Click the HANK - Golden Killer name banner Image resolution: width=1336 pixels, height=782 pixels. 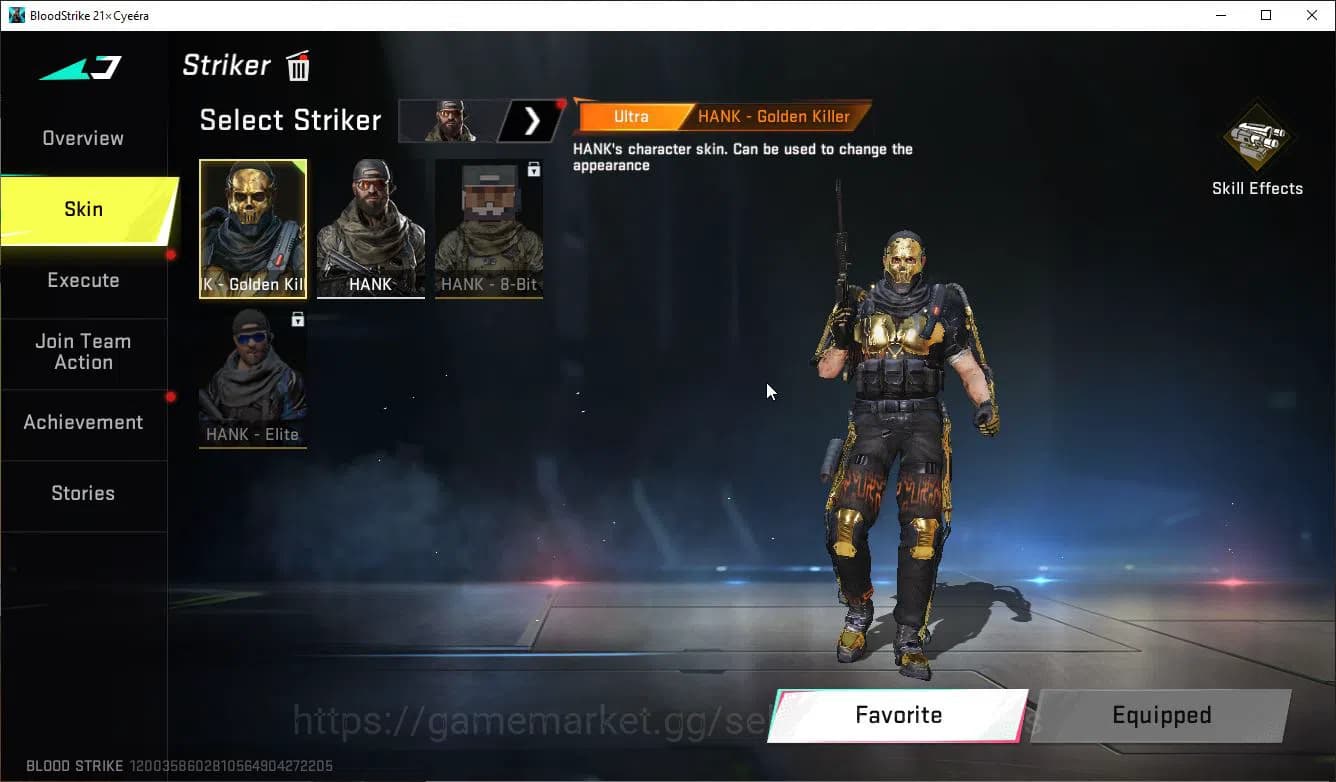click(776, 116)
